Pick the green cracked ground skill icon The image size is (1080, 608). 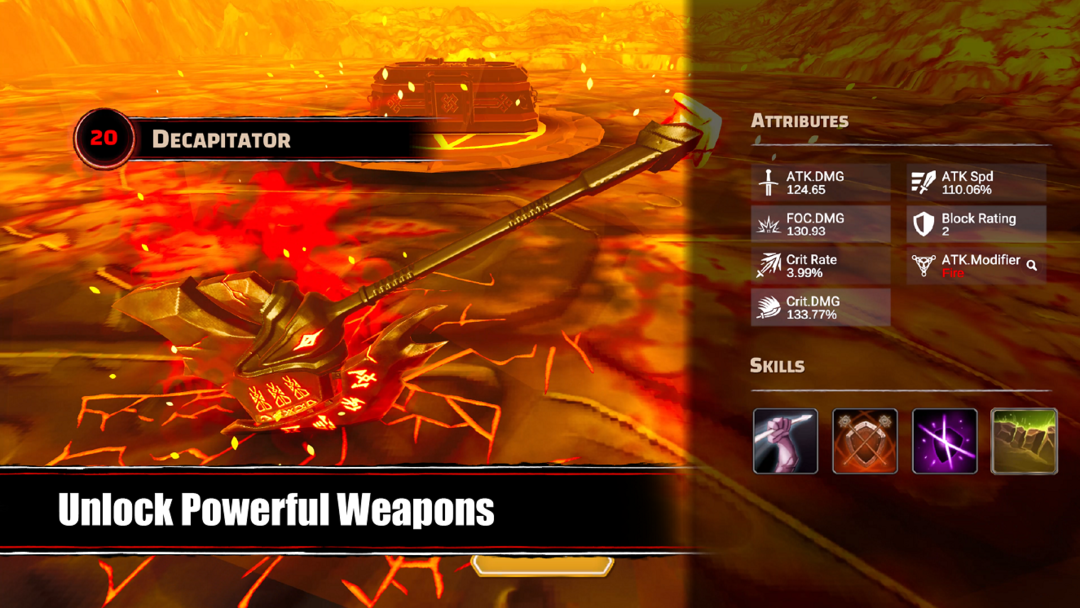click(x=1024, y=441)
